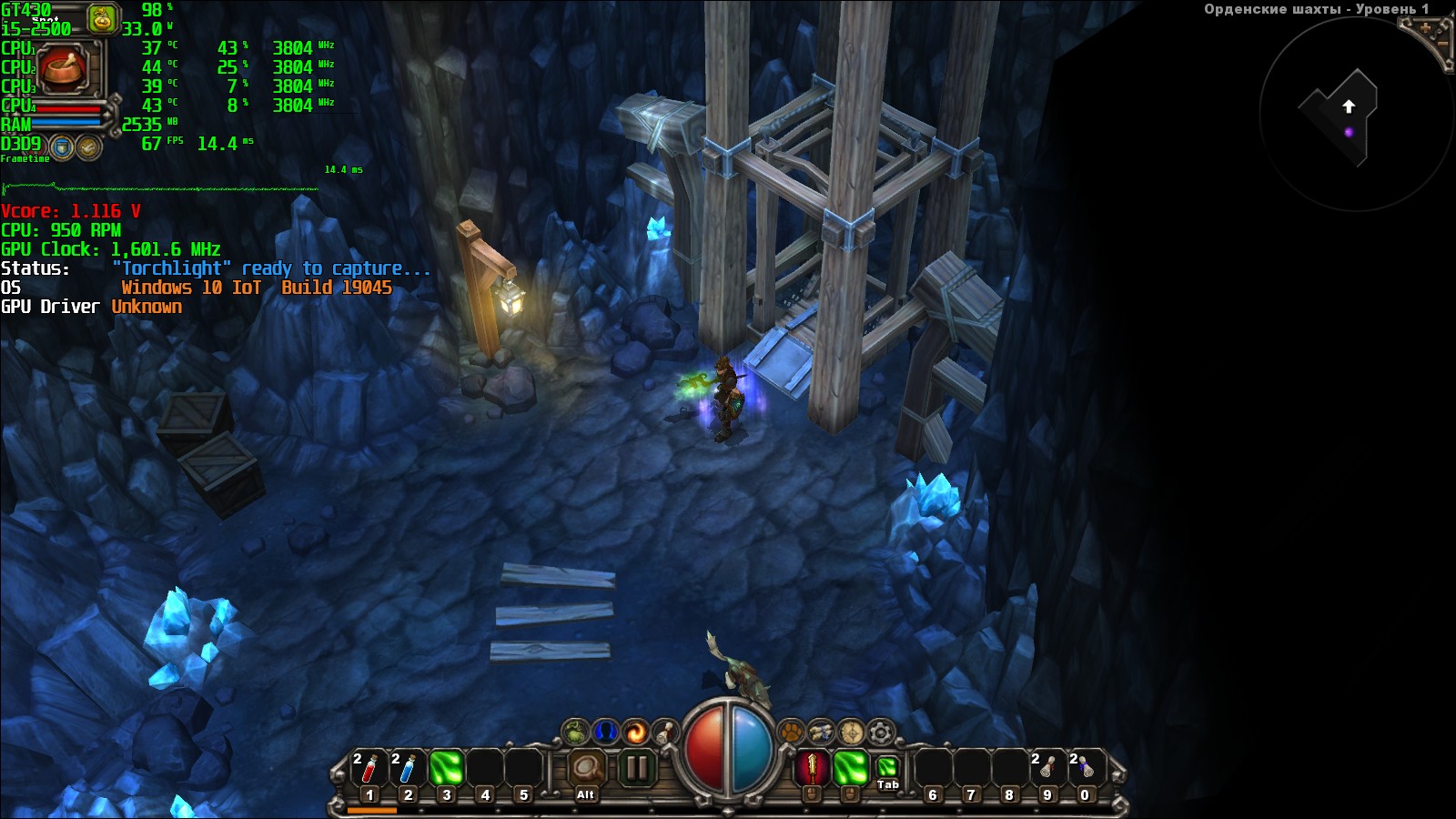Open the rolled scrolls quest journal

(821, 732)
